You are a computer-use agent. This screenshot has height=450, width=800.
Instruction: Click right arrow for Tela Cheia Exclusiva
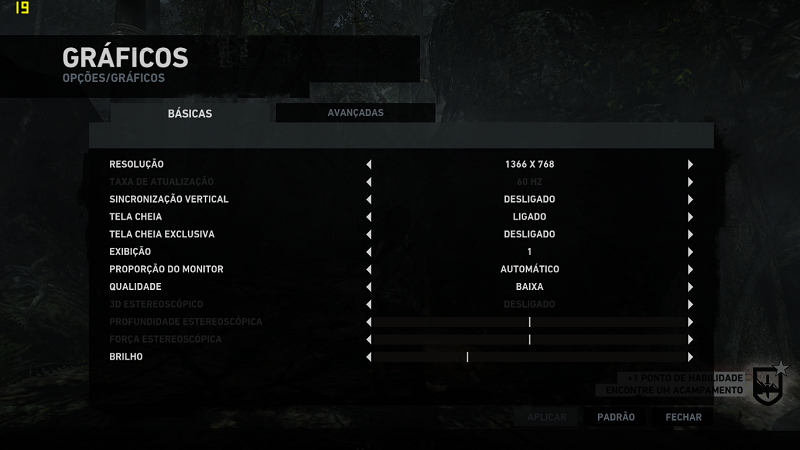coord(690,234)
